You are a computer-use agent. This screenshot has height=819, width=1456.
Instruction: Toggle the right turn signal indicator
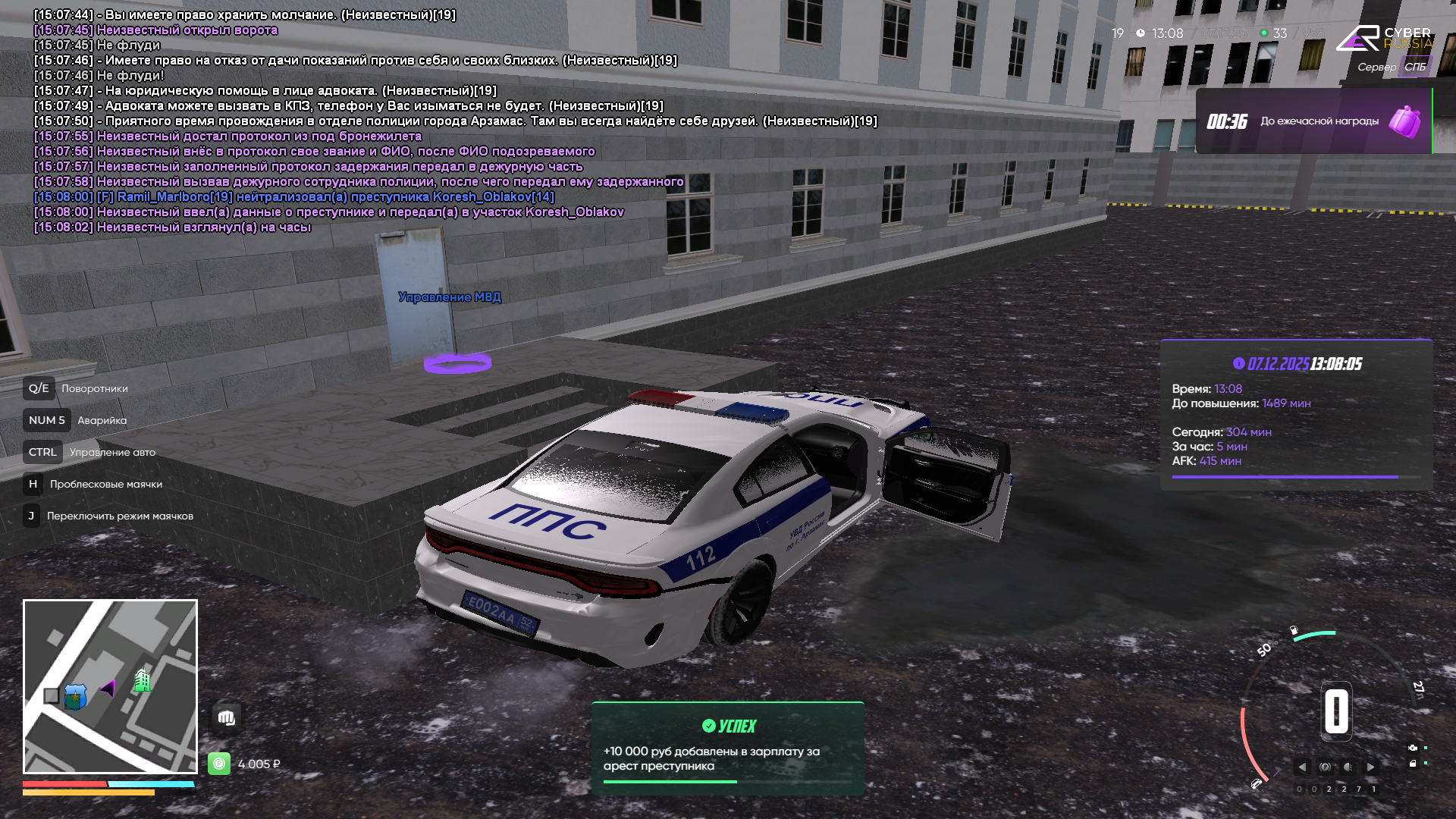pos(1370,767)
